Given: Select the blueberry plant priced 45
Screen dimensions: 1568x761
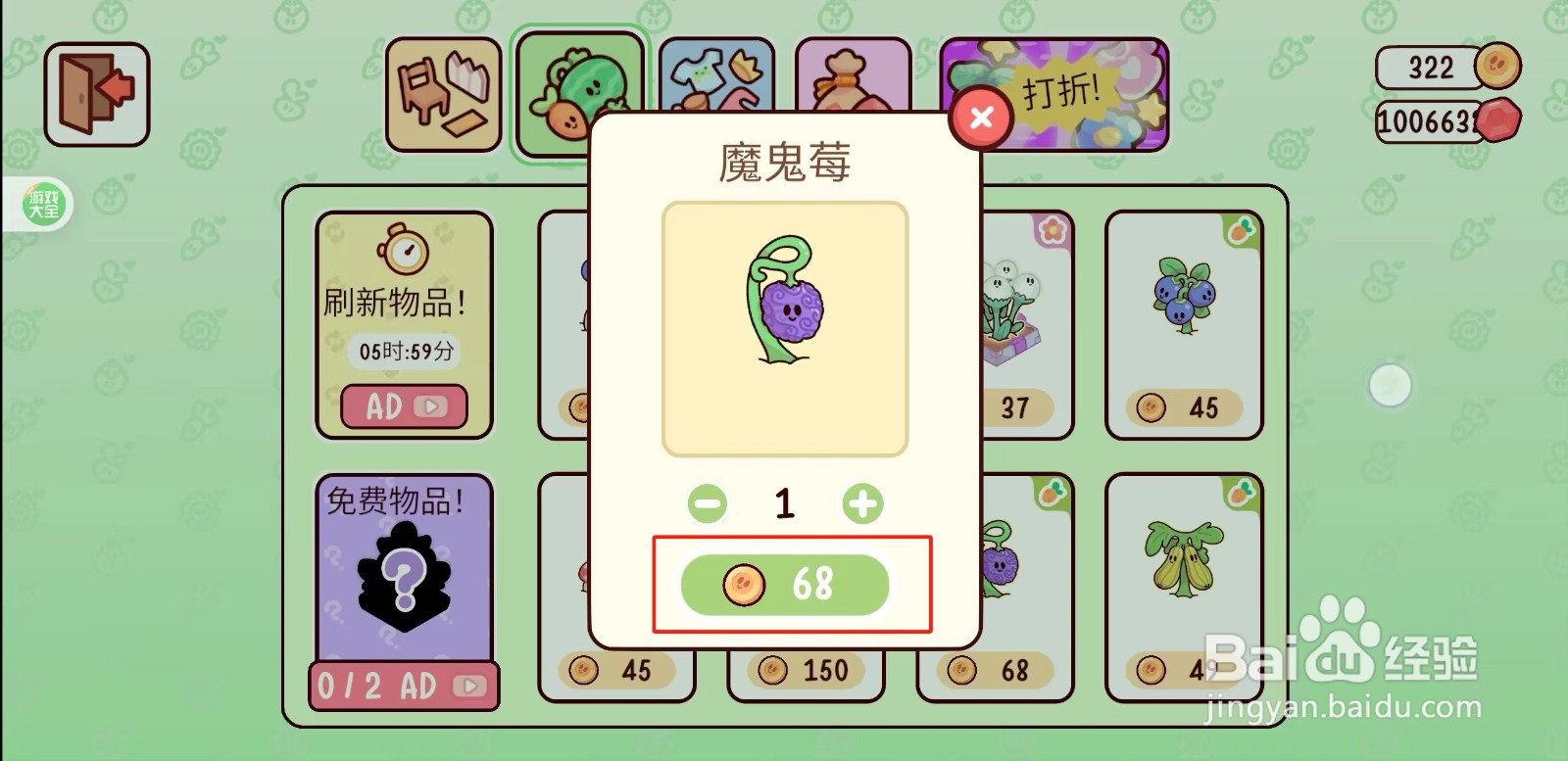Looking at the screenshot, I should pos(1182,313).
